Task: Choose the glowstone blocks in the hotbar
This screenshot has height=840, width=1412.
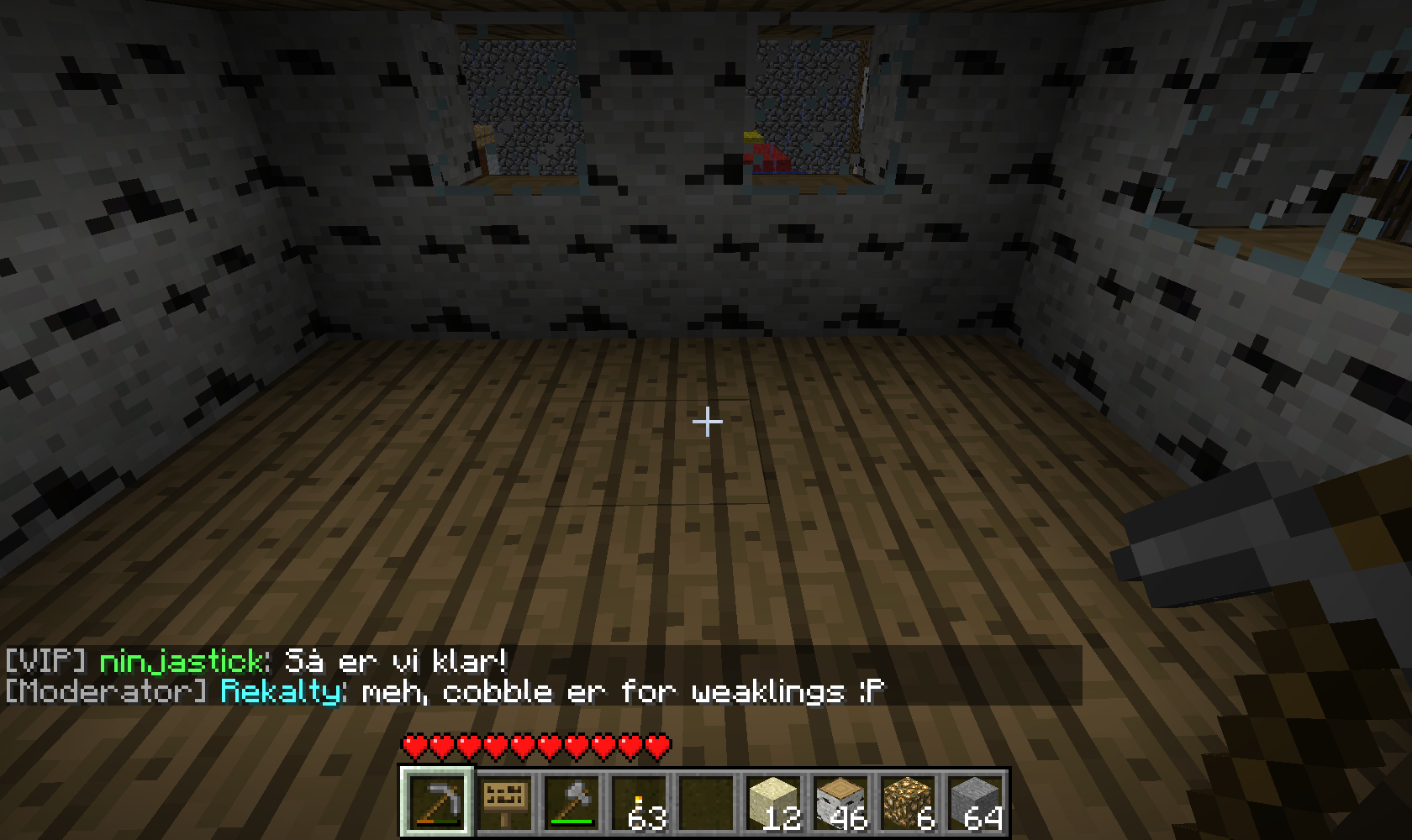Action: (x=908, y=802)
